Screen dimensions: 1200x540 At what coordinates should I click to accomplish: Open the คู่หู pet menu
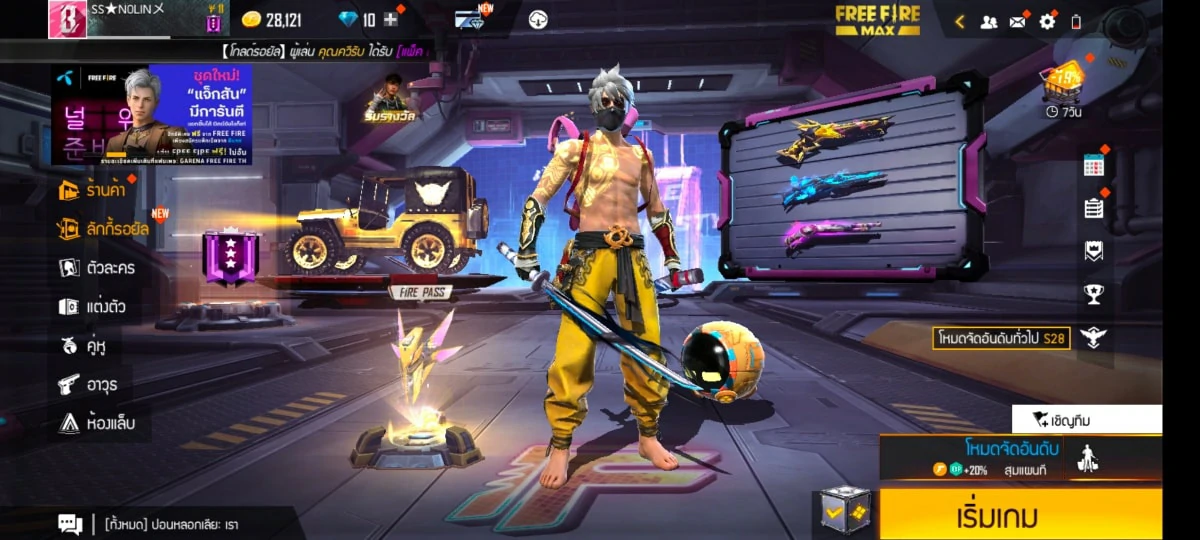84,345
